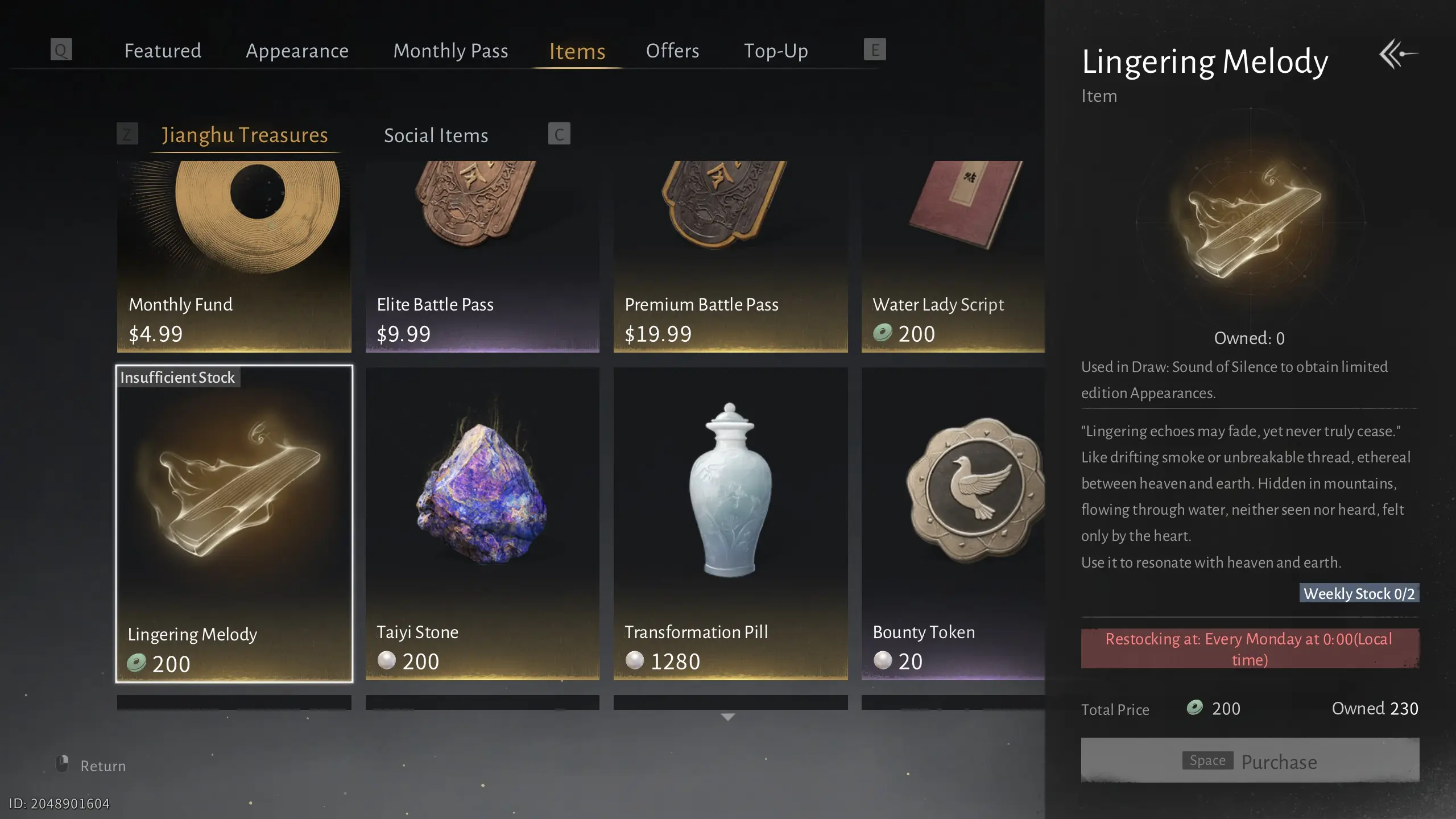Open the Appearance tab

tap(297, 51)
